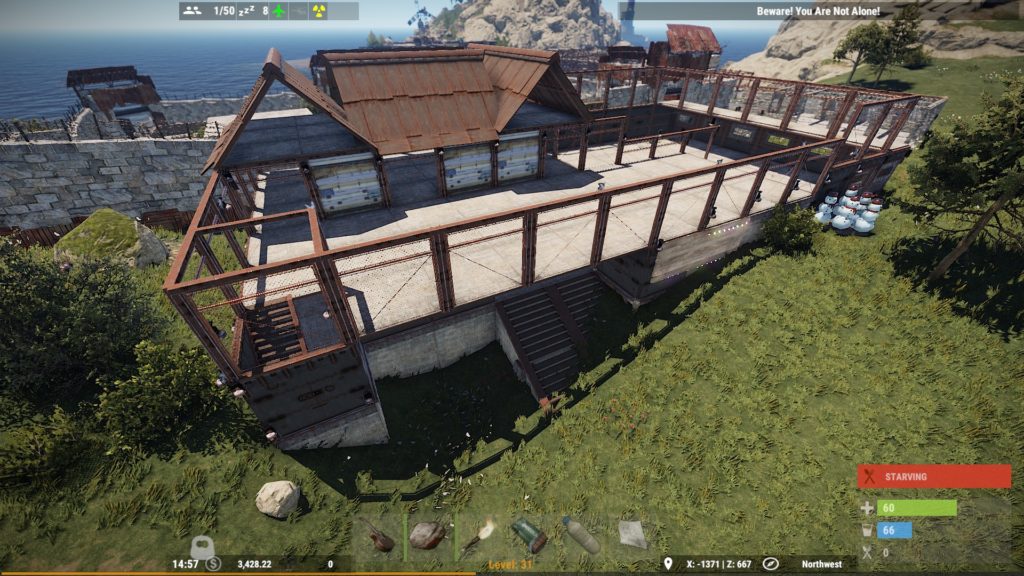Select the rock hotbar slot
This screenshot has width=1024, height=576.
tap(428, 536)
